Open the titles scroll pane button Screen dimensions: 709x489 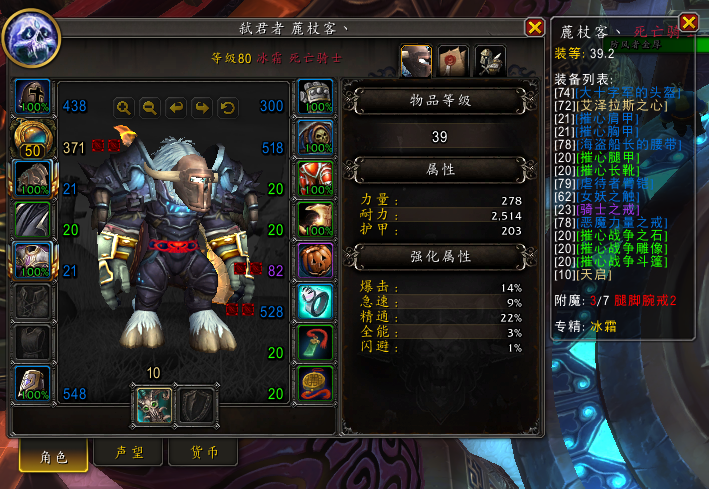(x=453, y=62)
